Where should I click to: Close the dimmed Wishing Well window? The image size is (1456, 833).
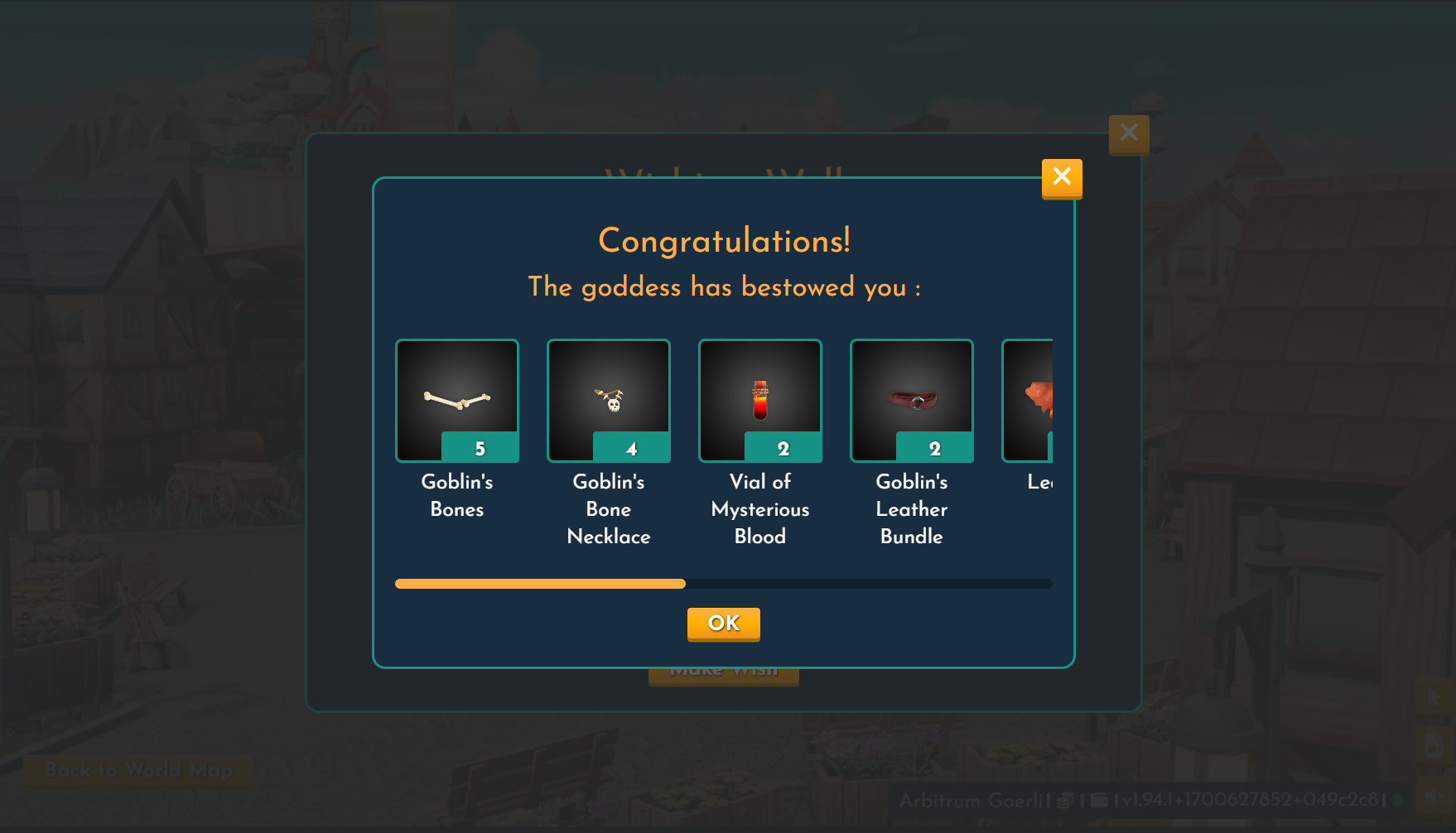pyautogui.click(x=1128, y=133)
